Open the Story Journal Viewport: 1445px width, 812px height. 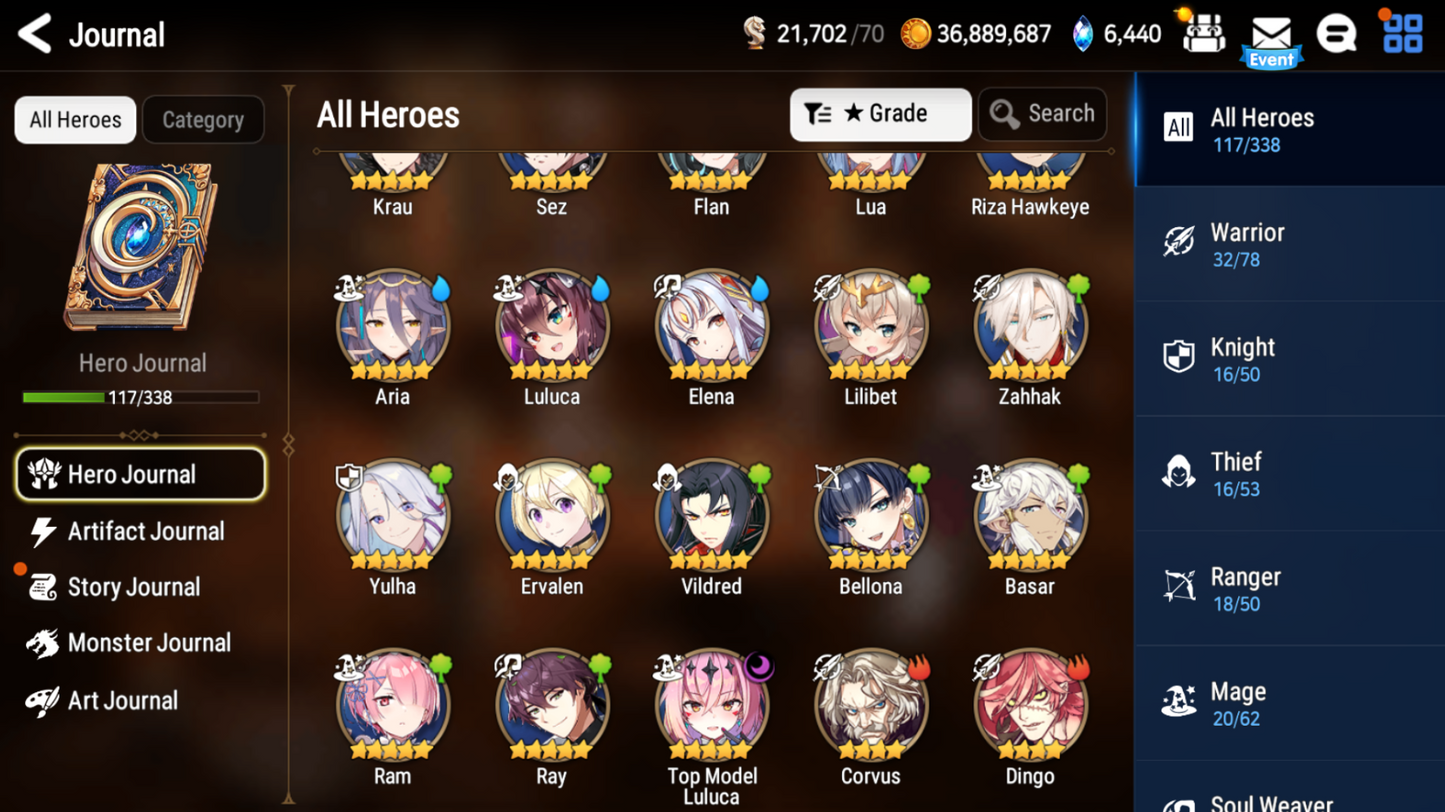133,588
